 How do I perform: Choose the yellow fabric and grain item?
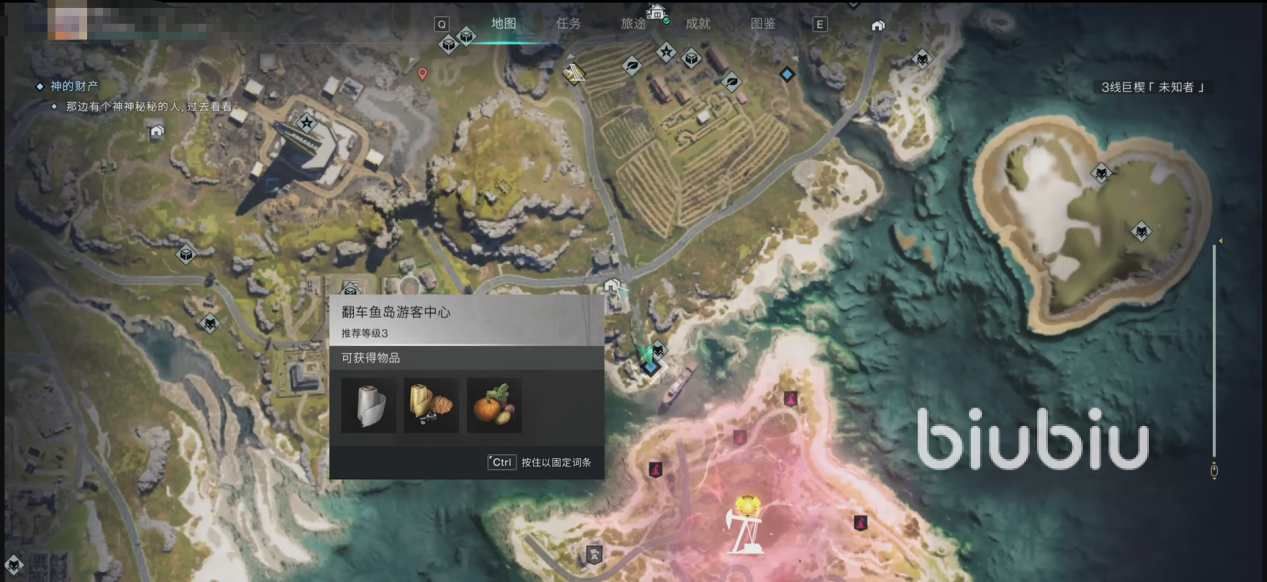431,405
